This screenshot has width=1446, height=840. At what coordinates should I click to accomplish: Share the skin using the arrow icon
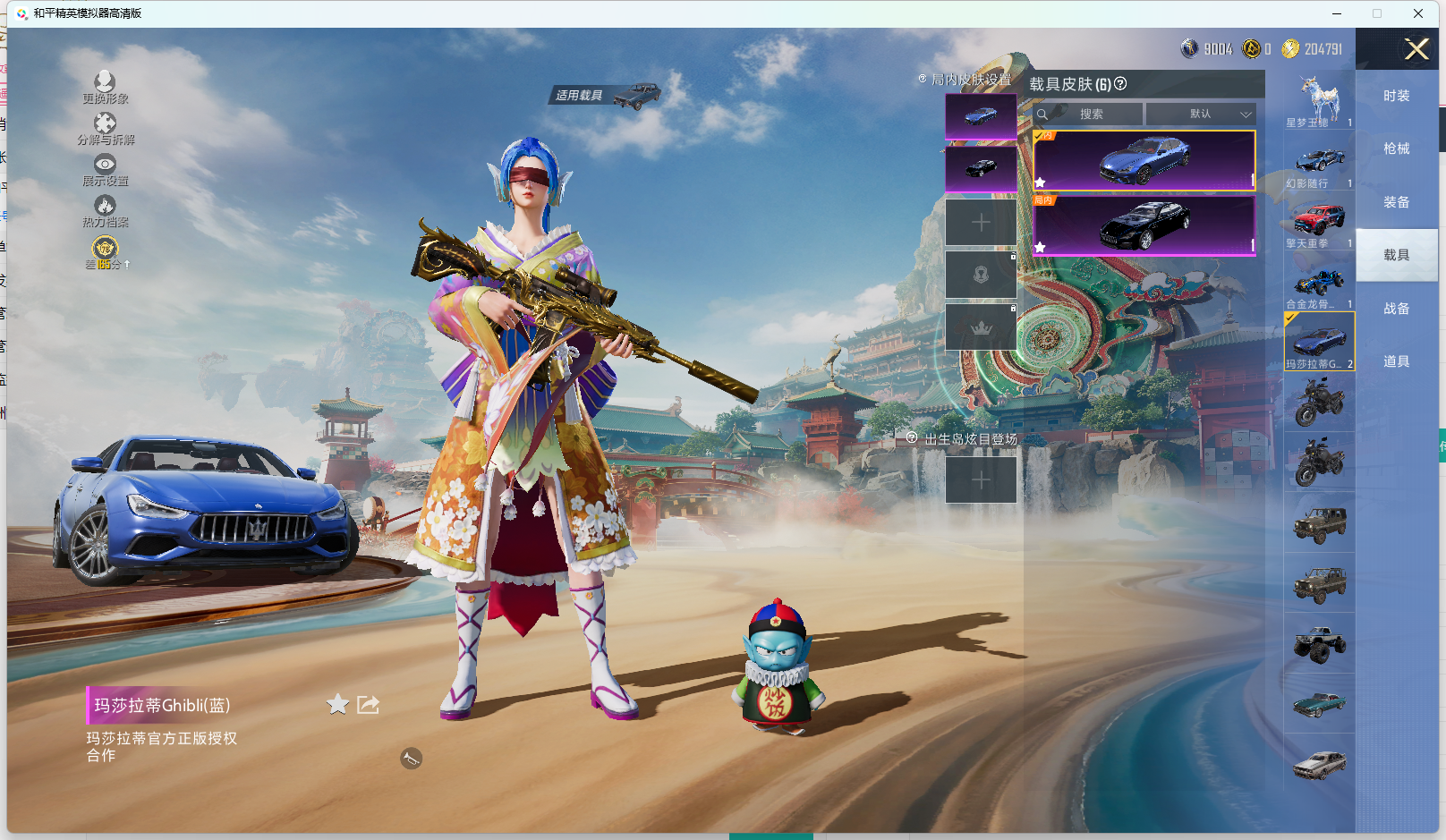368,705
